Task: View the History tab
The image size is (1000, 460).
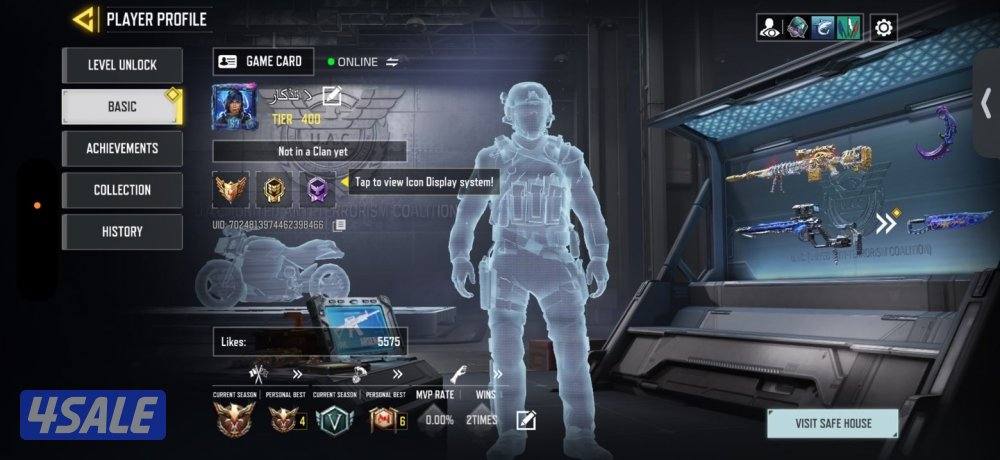Action: tap(122, 232)
